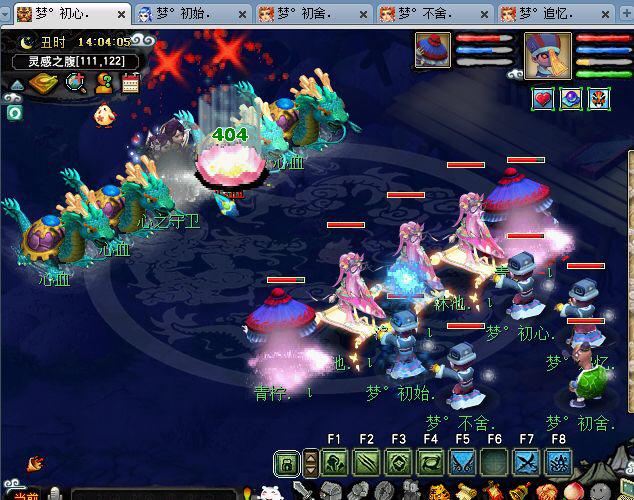Open the golden map compass icon

tap(42, 83)
